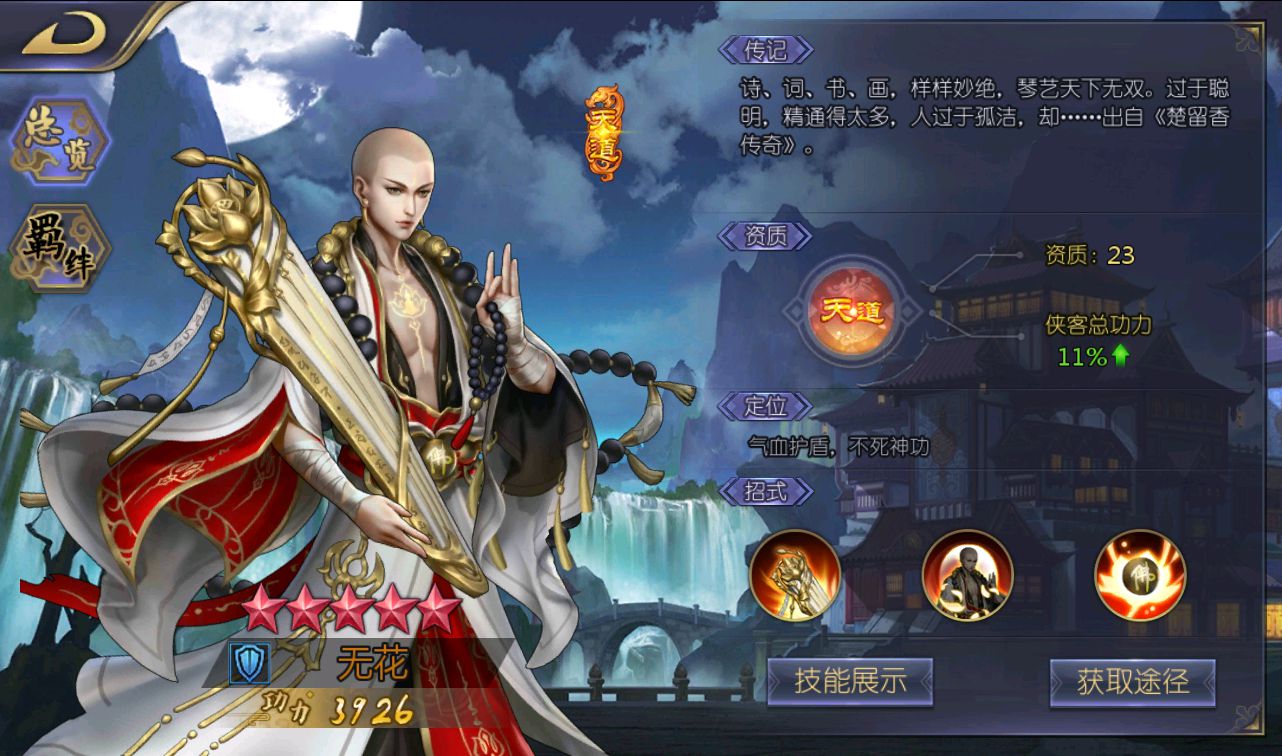Expand the 定位 positioning section header

click(x=766, y=407)
